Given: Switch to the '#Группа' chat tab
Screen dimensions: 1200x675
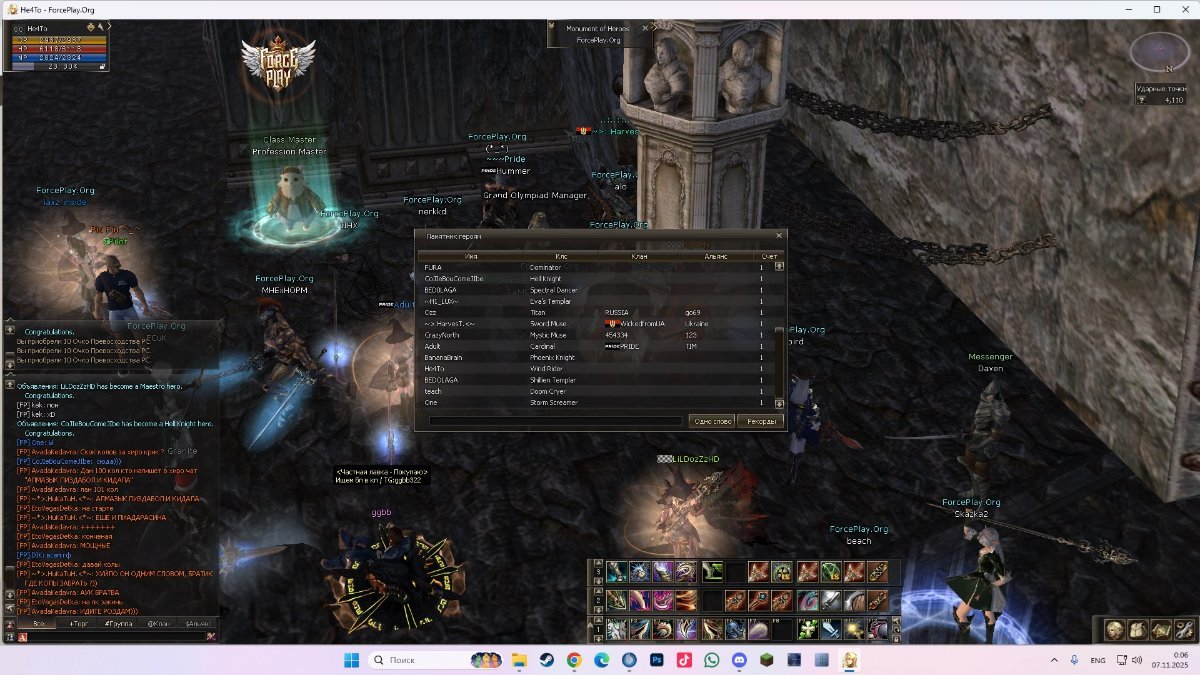Looking at the screenshot, I should point(118,623).
